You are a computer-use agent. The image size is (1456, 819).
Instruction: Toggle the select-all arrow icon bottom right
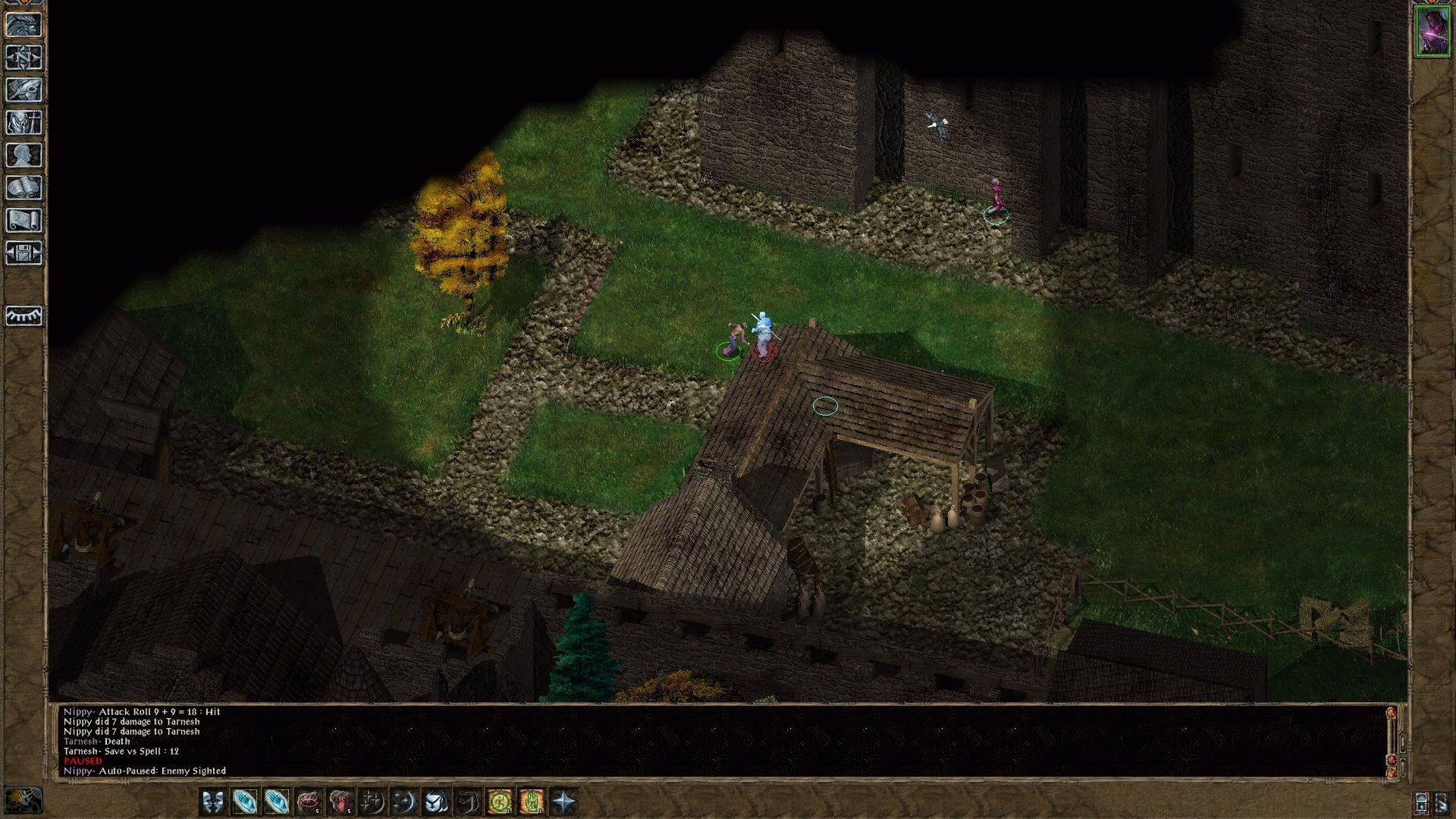pos(1441,802)
